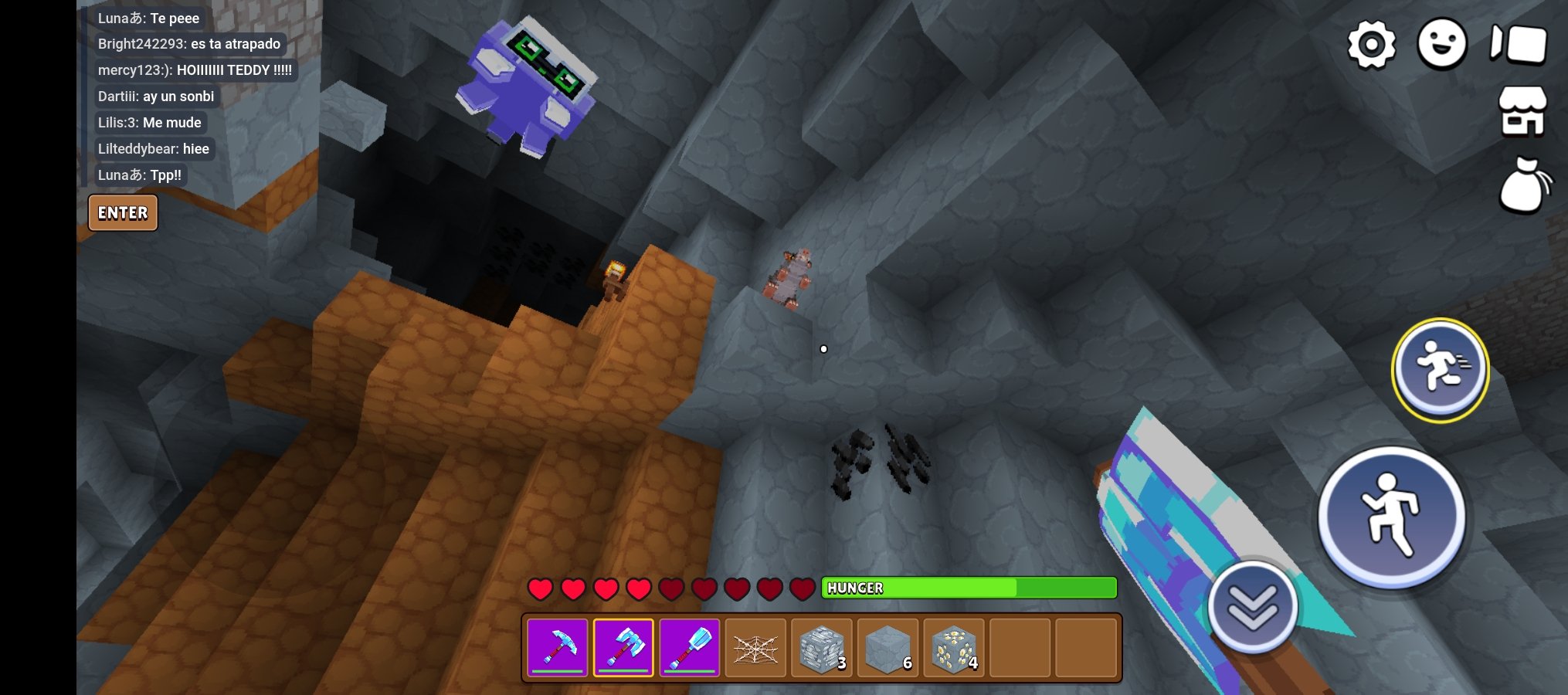The image size is (1568, 695).
Task: Select the pickaxe hotbar slot
Action: tap(557, 647)
